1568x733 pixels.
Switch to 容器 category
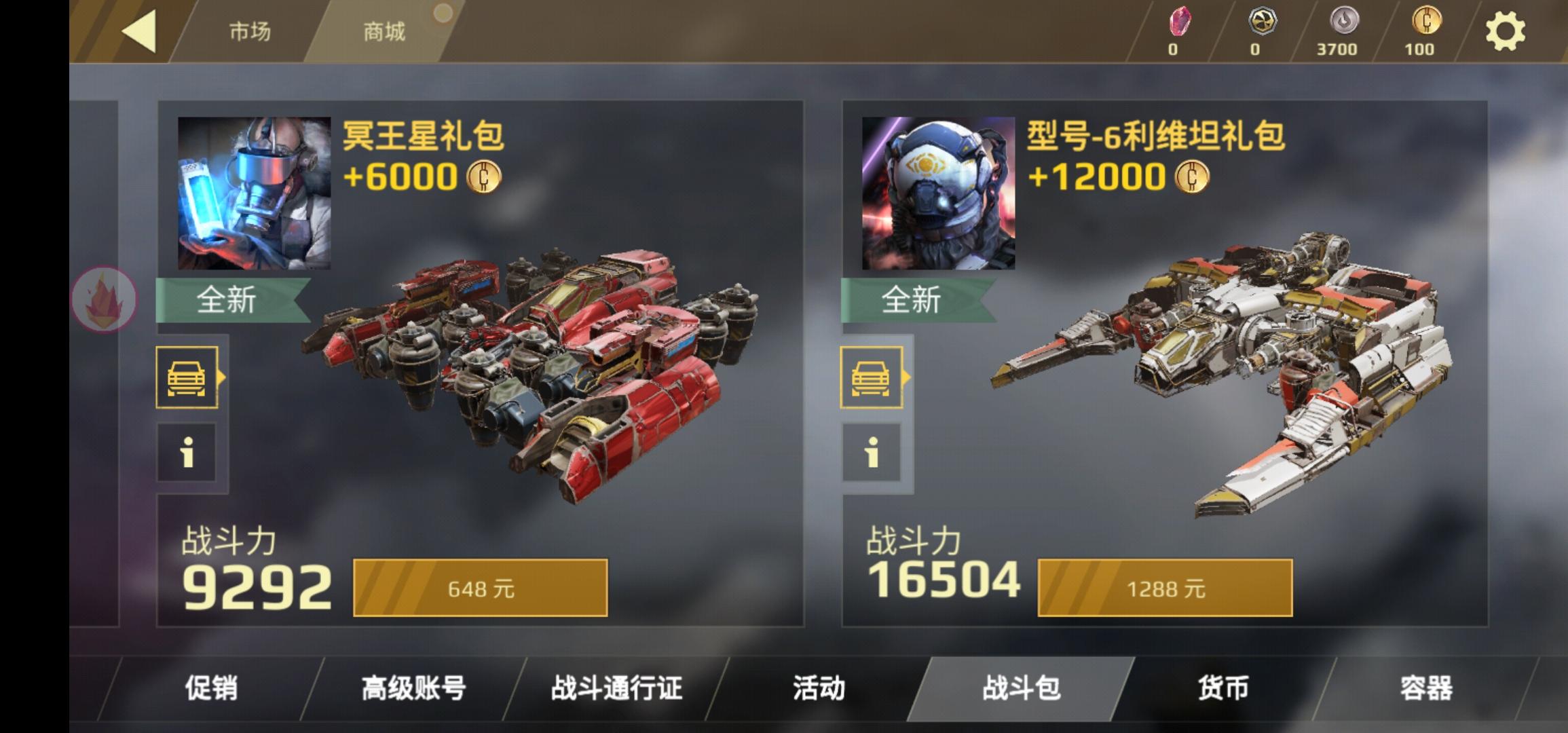[1425, 688]
